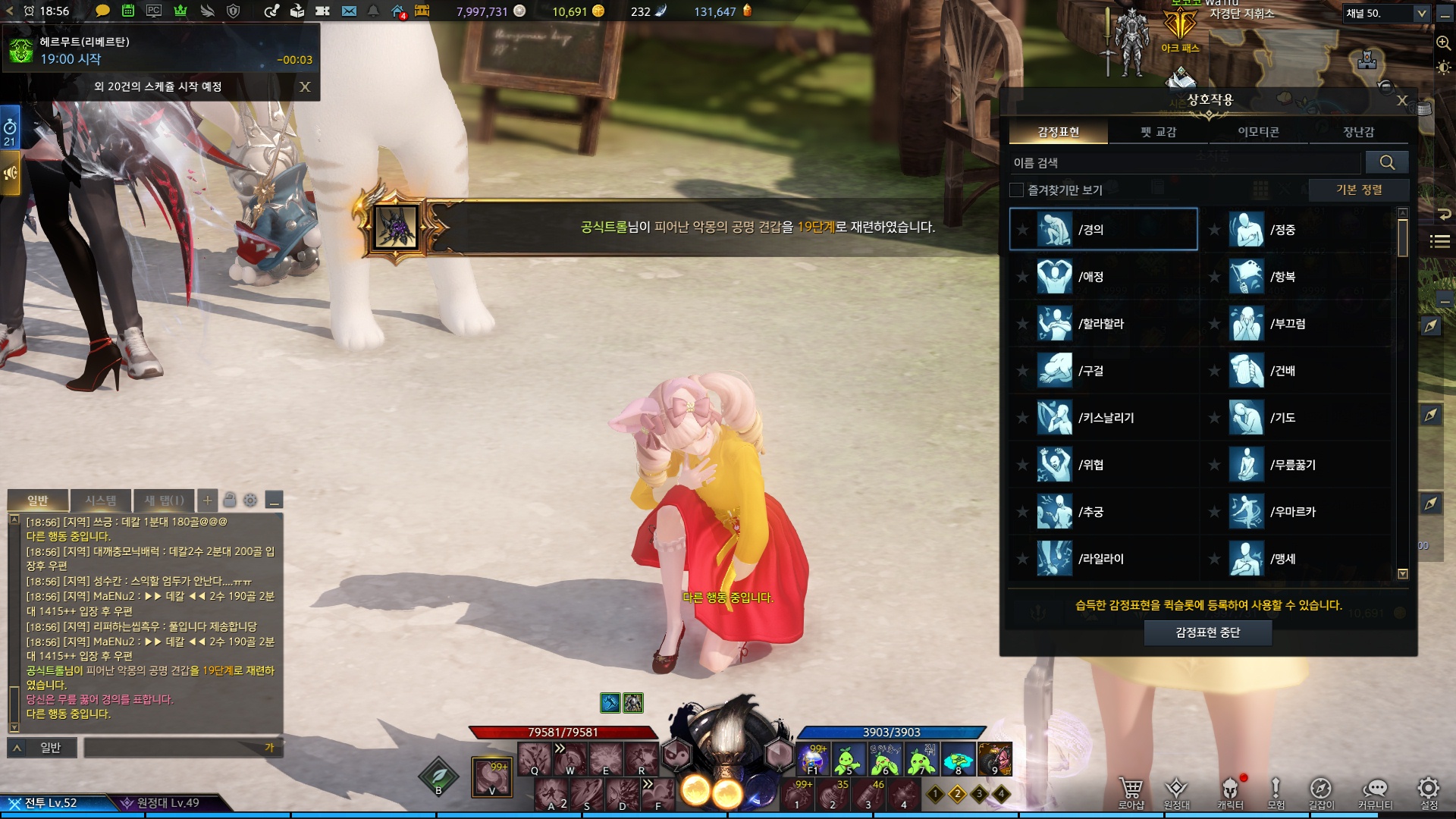Screen dimensions: 1456x819
Task: Open the 설정 settings gear
Action: click(1429, 792)
